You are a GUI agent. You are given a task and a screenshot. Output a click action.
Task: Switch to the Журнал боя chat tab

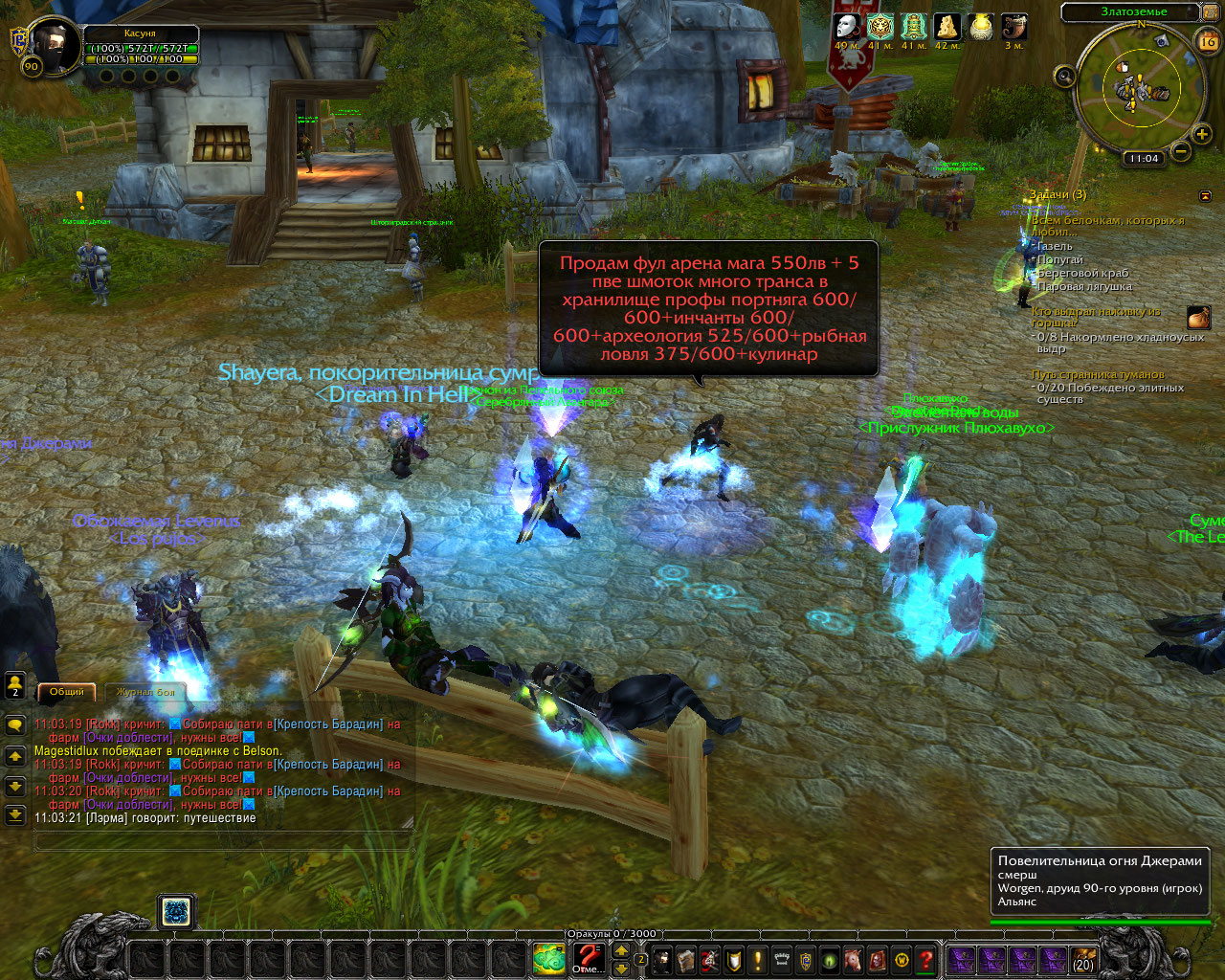click(x=145, y=692)
